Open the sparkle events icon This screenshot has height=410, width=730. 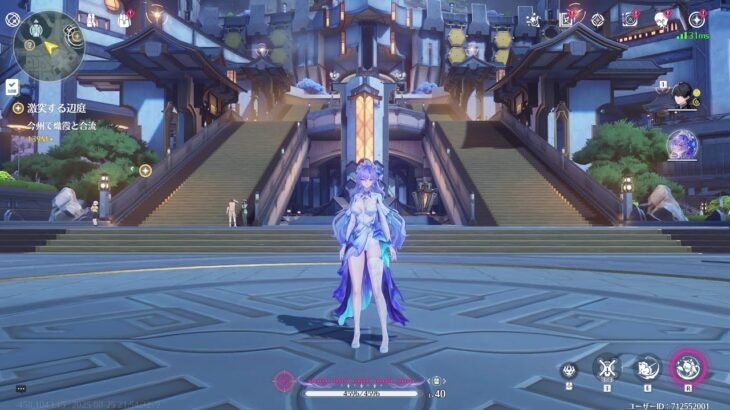pos(533,19)
